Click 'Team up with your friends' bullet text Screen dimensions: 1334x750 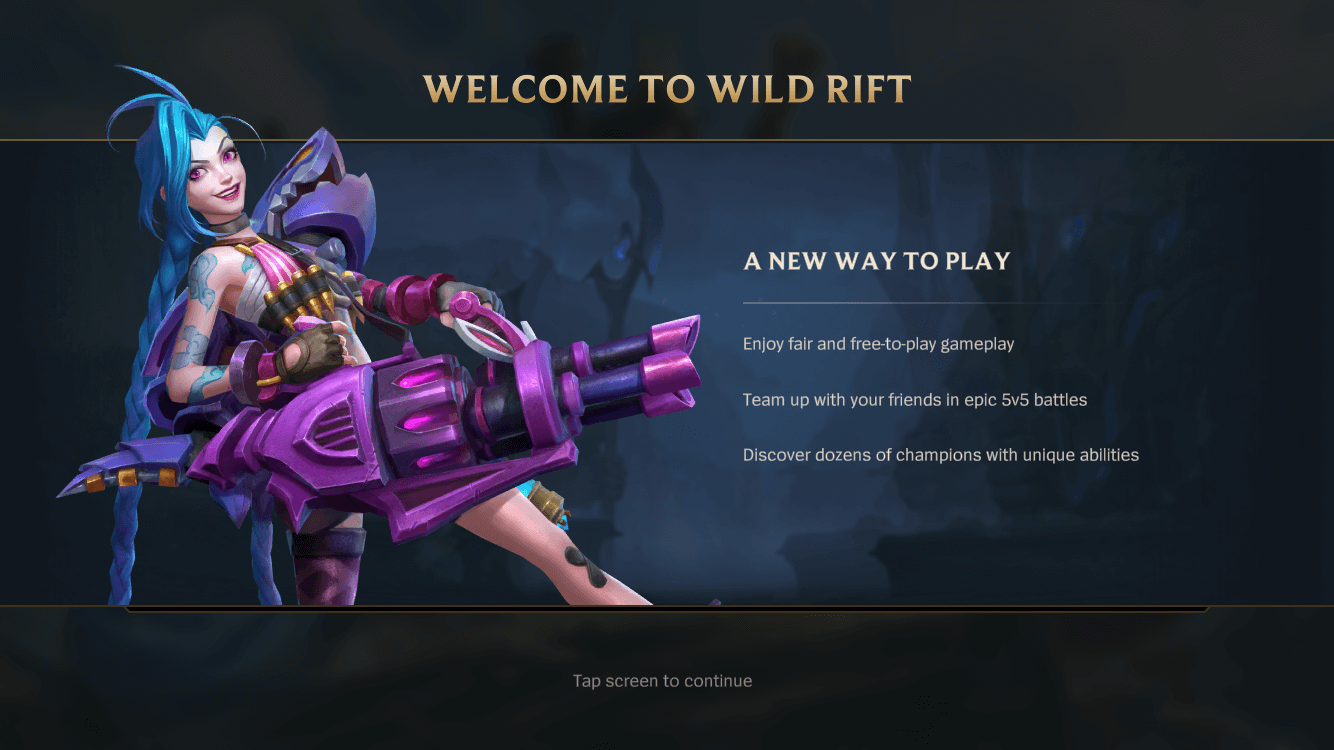(x=916, y=399)
